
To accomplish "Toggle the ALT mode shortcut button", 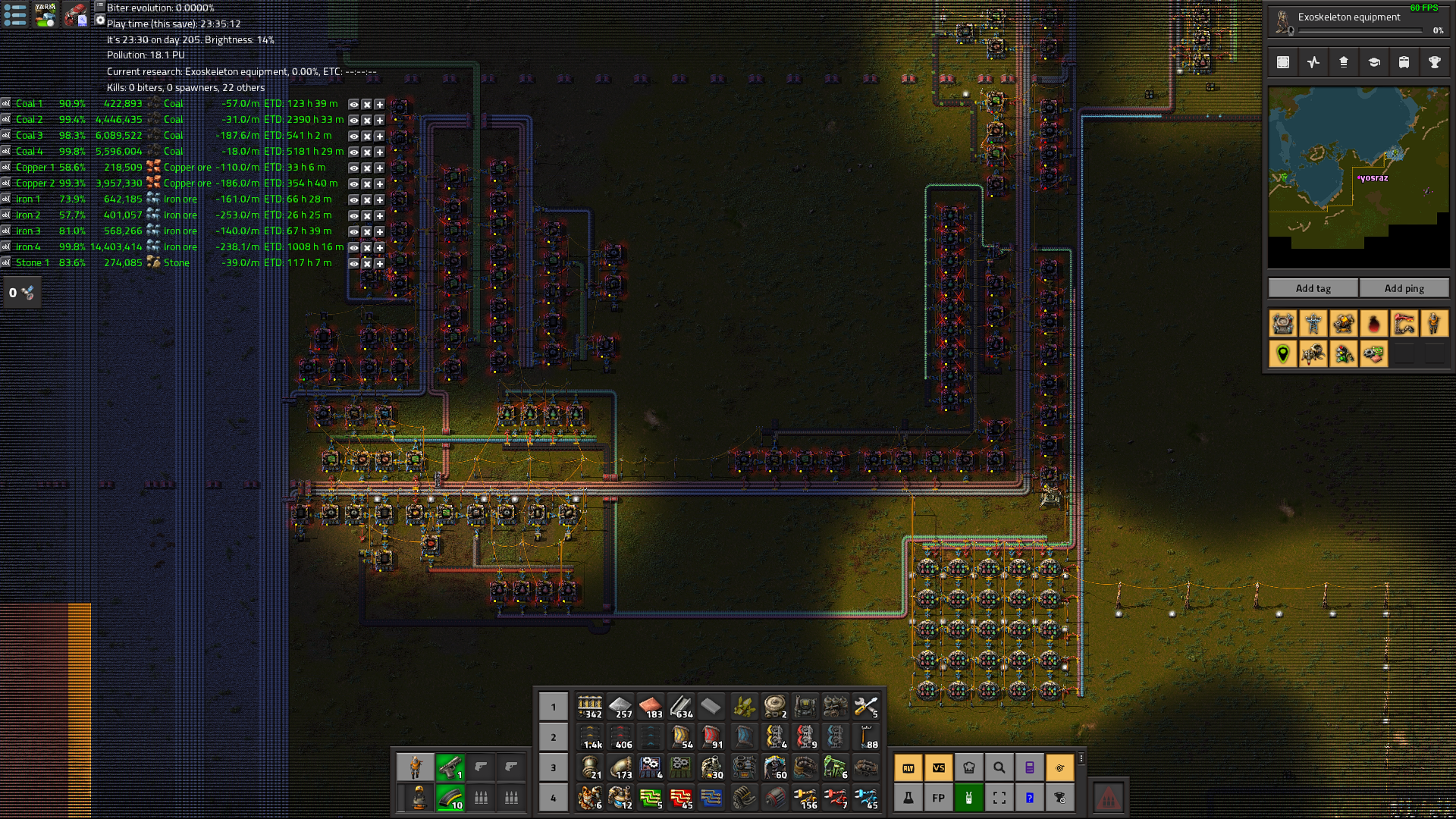I will [x=908, y=768].
